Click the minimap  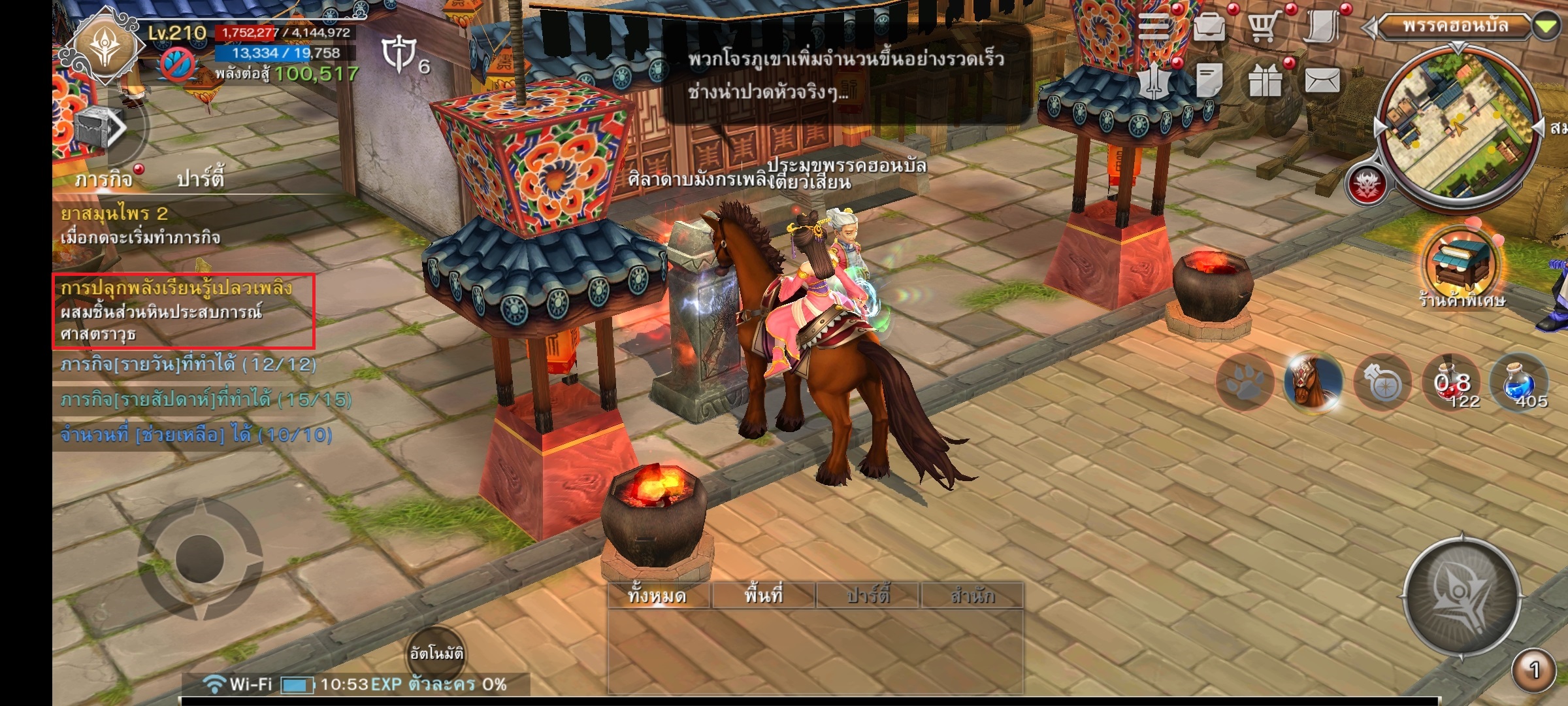(x=1458, y=123)
